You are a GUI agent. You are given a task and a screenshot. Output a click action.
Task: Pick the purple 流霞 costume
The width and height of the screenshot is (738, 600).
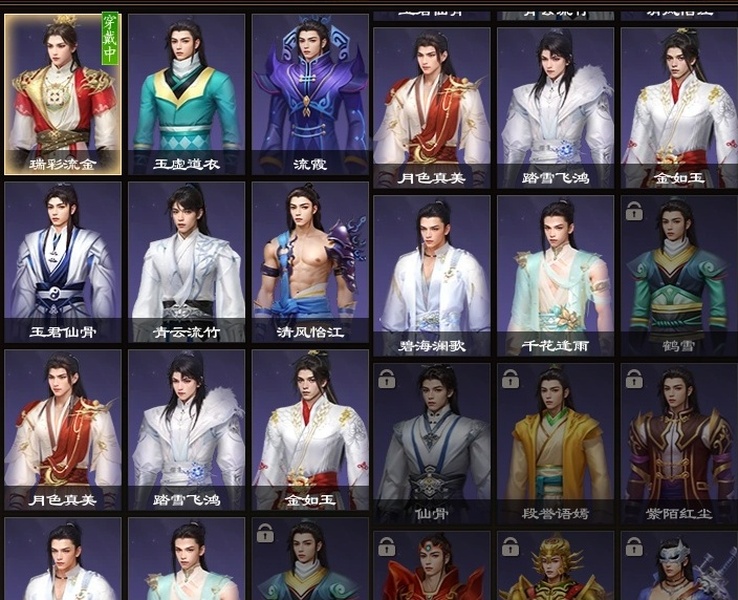[x=310, y=94]
